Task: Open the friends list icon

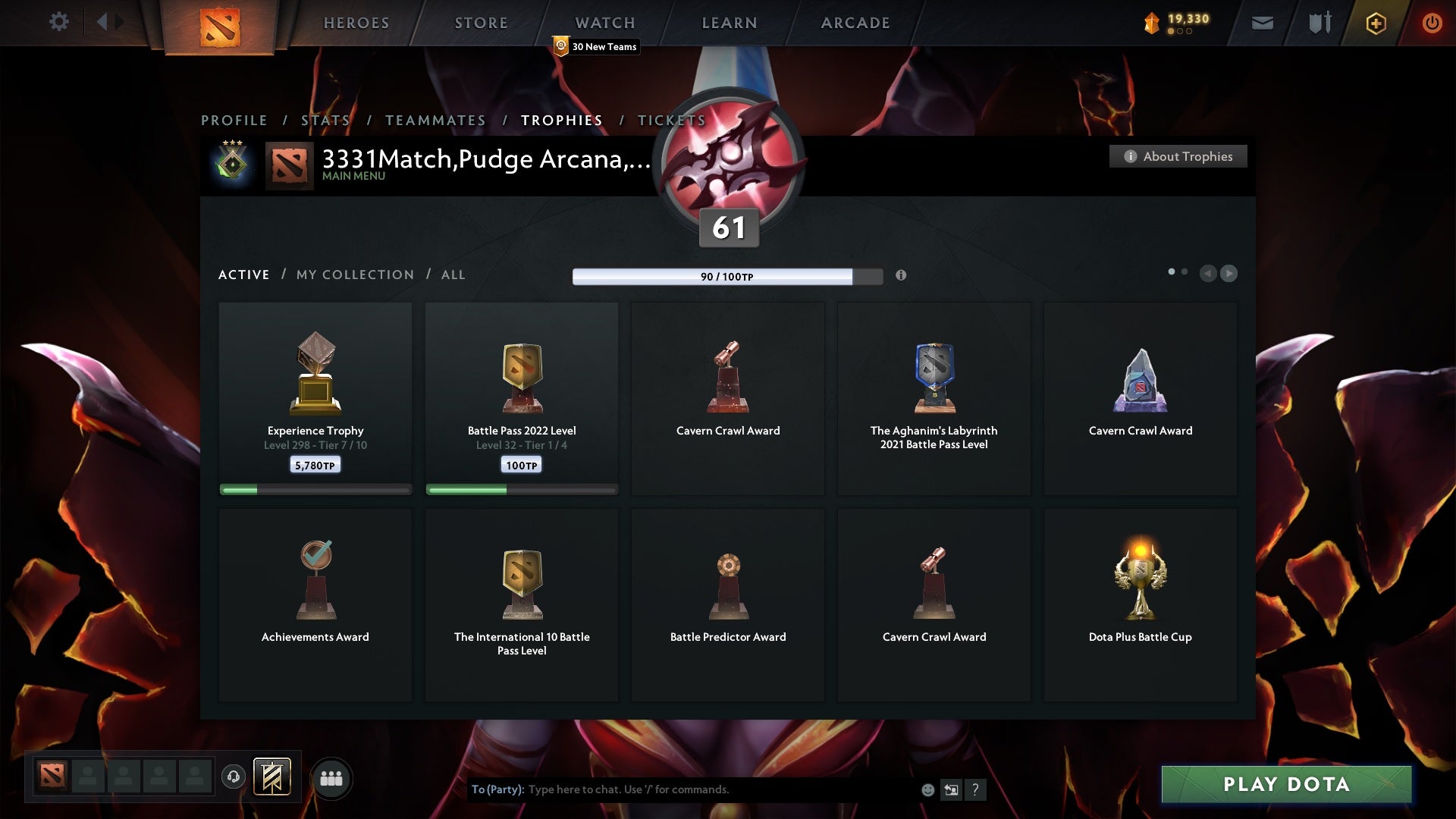Action: click(331, 778)
